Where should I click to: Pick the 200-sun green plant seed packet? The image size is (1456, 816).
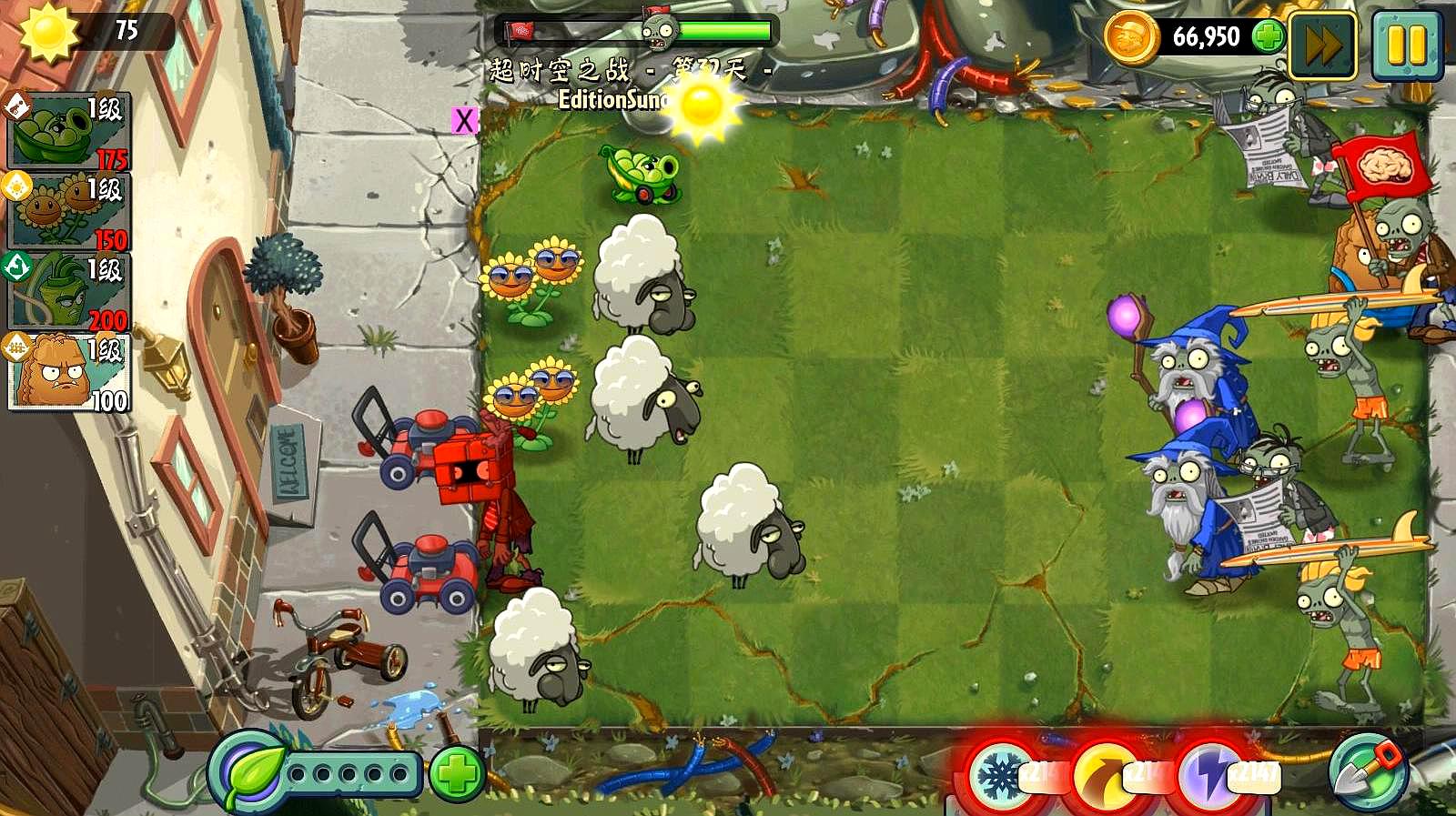coord(68,292)
